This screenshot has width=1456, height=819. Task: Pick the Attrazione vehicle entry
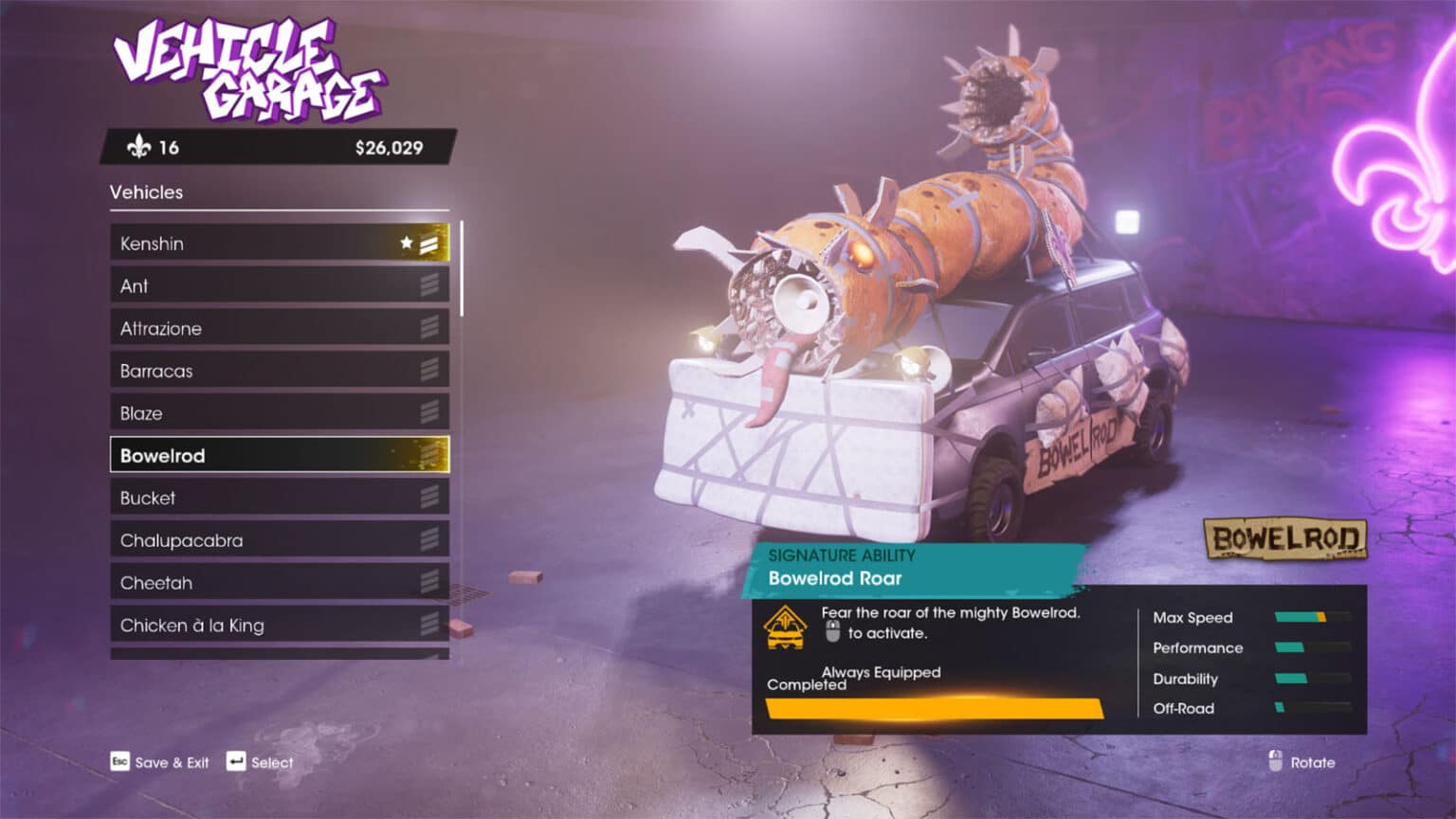(279, 329)
